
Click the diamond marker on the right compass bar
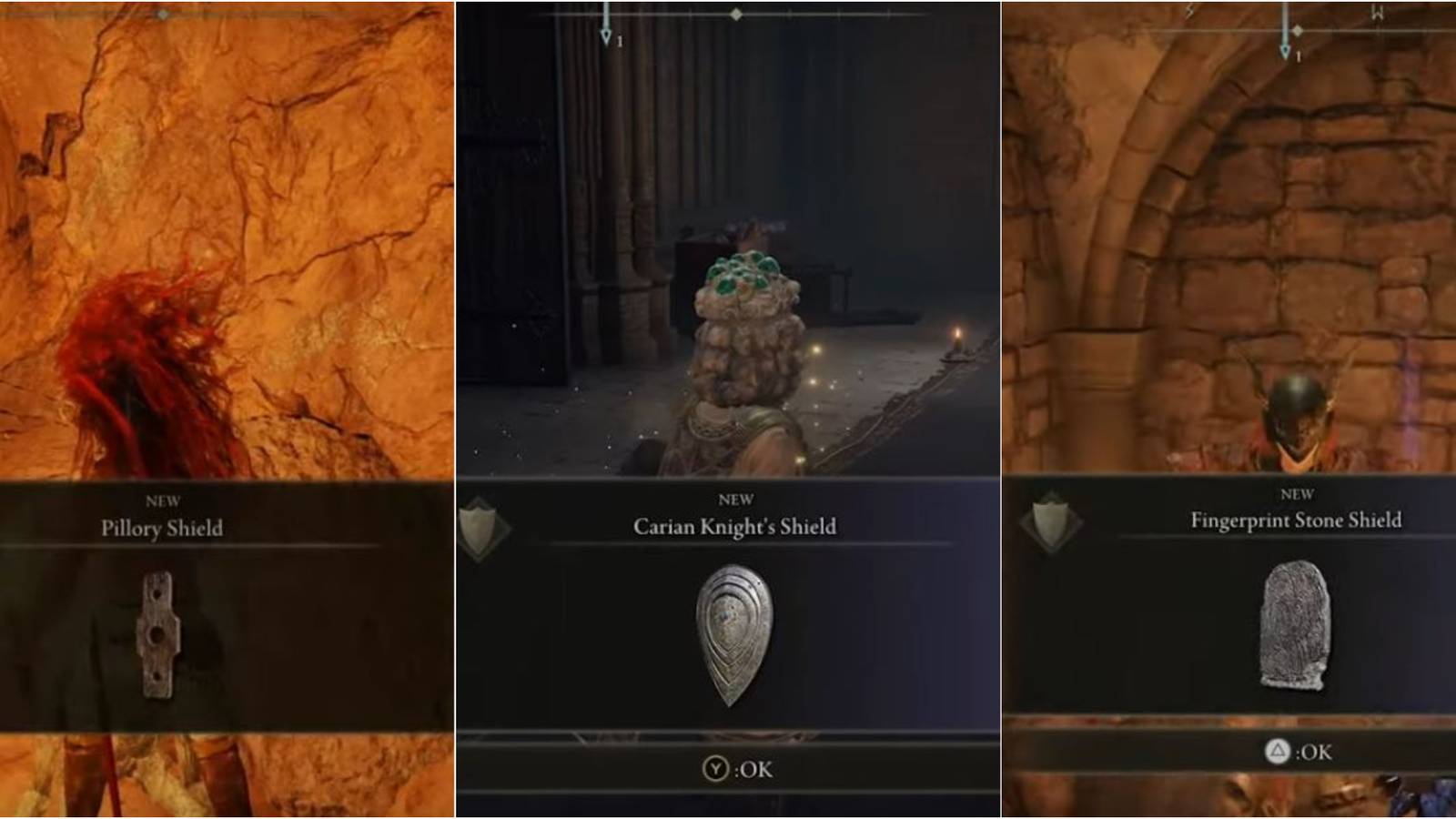click(x=1297, y=29)
